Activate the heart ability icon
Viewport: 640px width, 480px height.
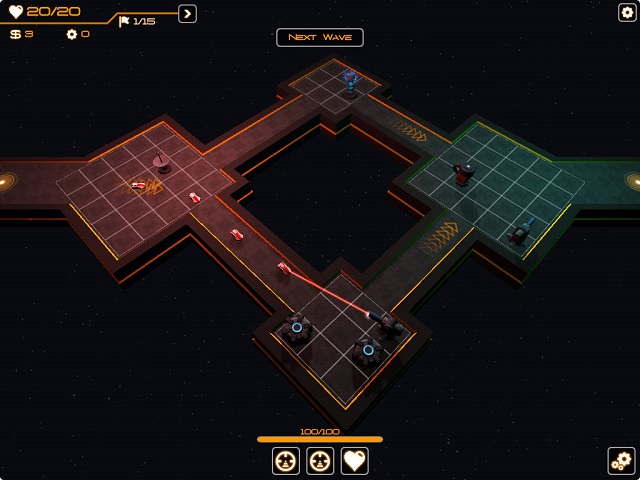pyautogui.click(x=355, y=460)
